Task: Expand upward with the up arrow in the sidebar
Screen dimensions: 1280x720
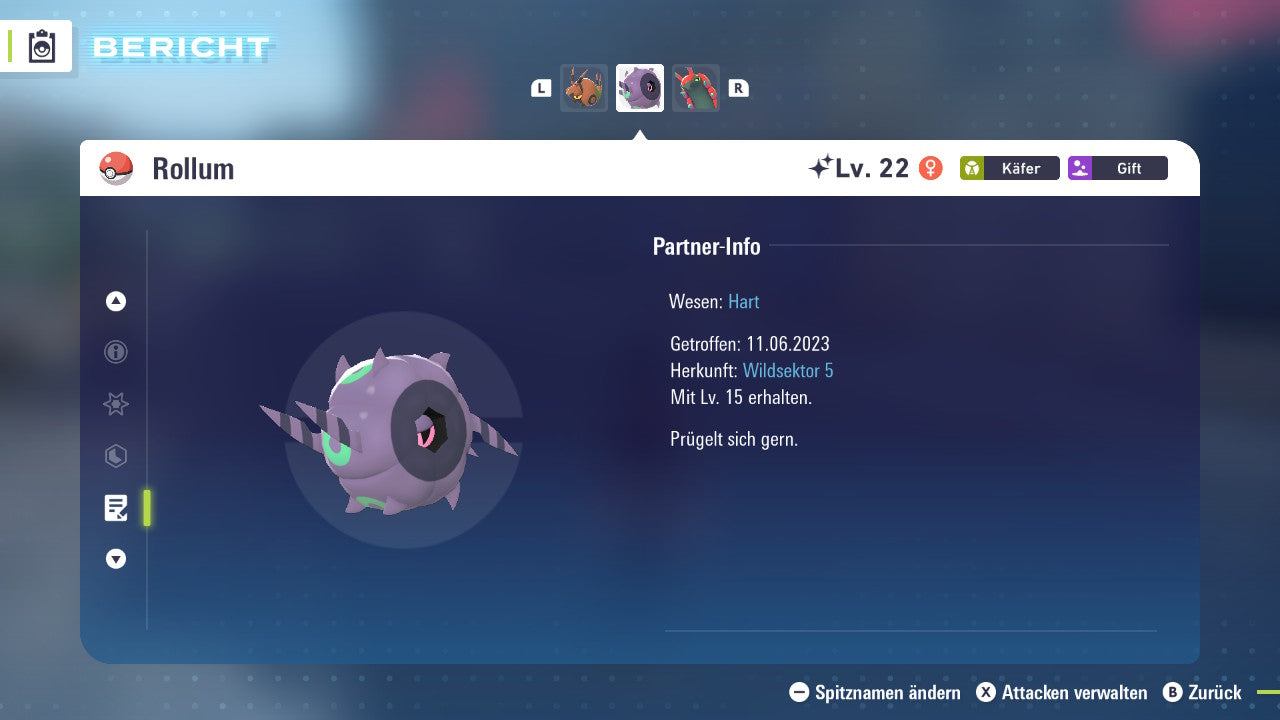Action: coord(115,301)
